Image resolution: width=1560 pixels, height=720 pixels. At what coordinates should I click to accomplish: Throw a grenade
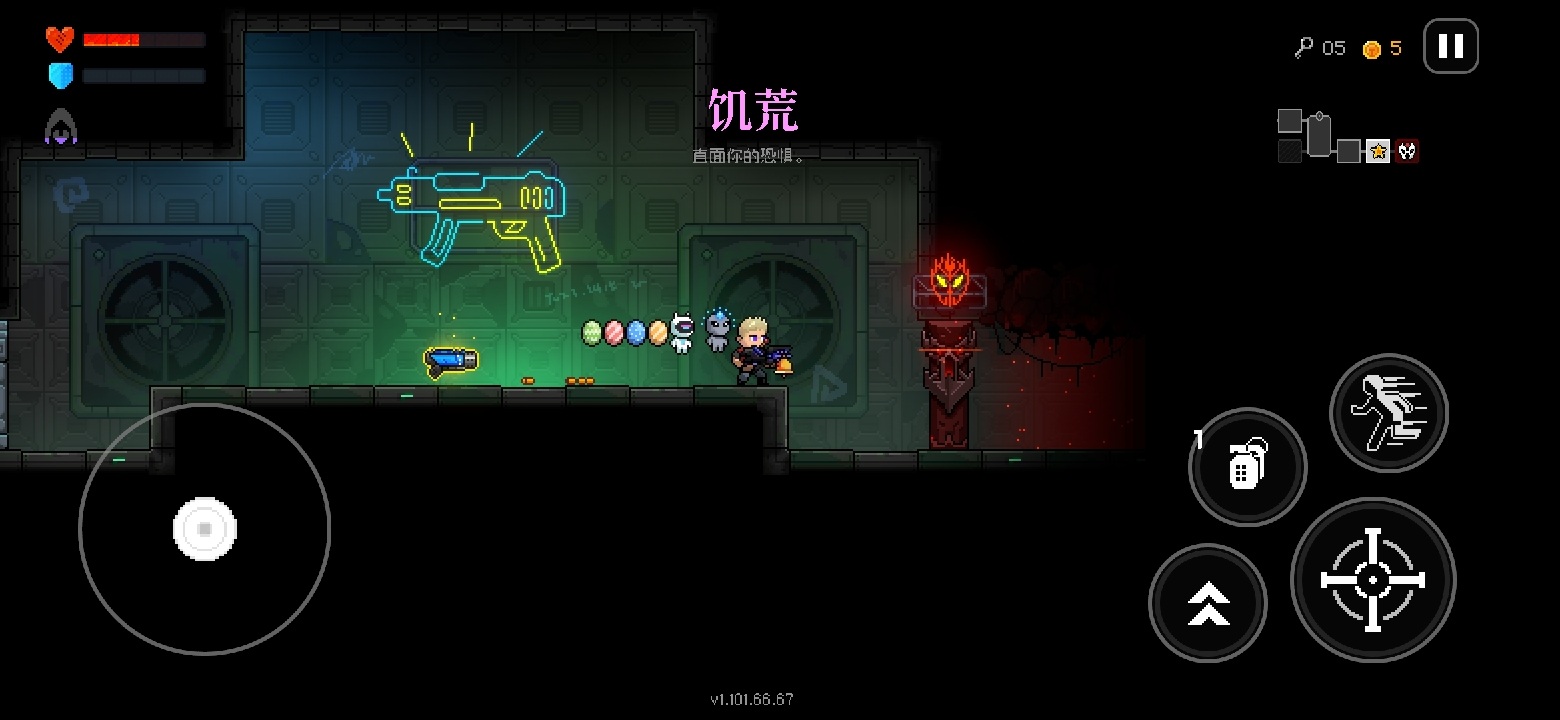tap(1247, 466)
